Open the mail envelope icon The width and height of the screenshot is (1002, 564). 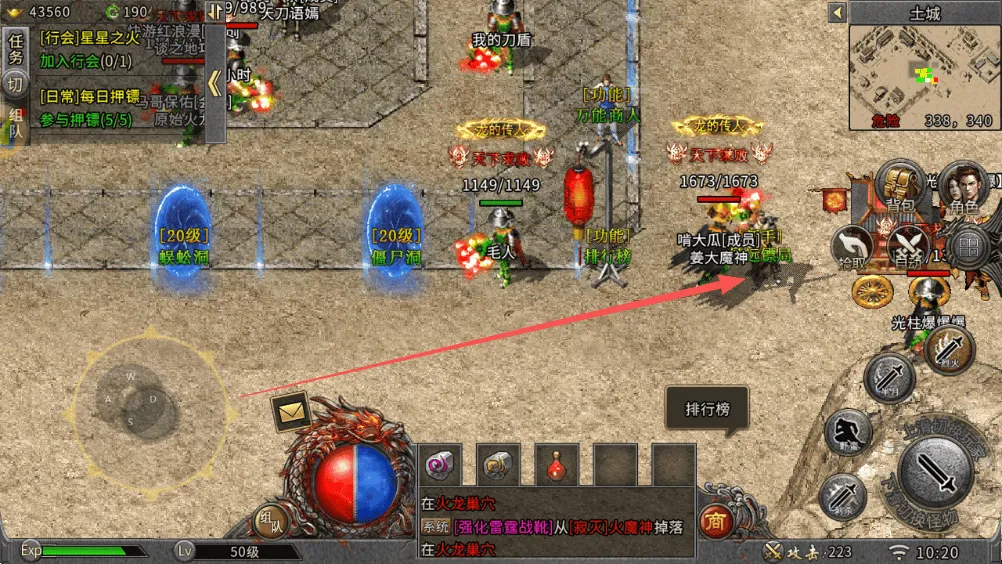tap(291, 409)
